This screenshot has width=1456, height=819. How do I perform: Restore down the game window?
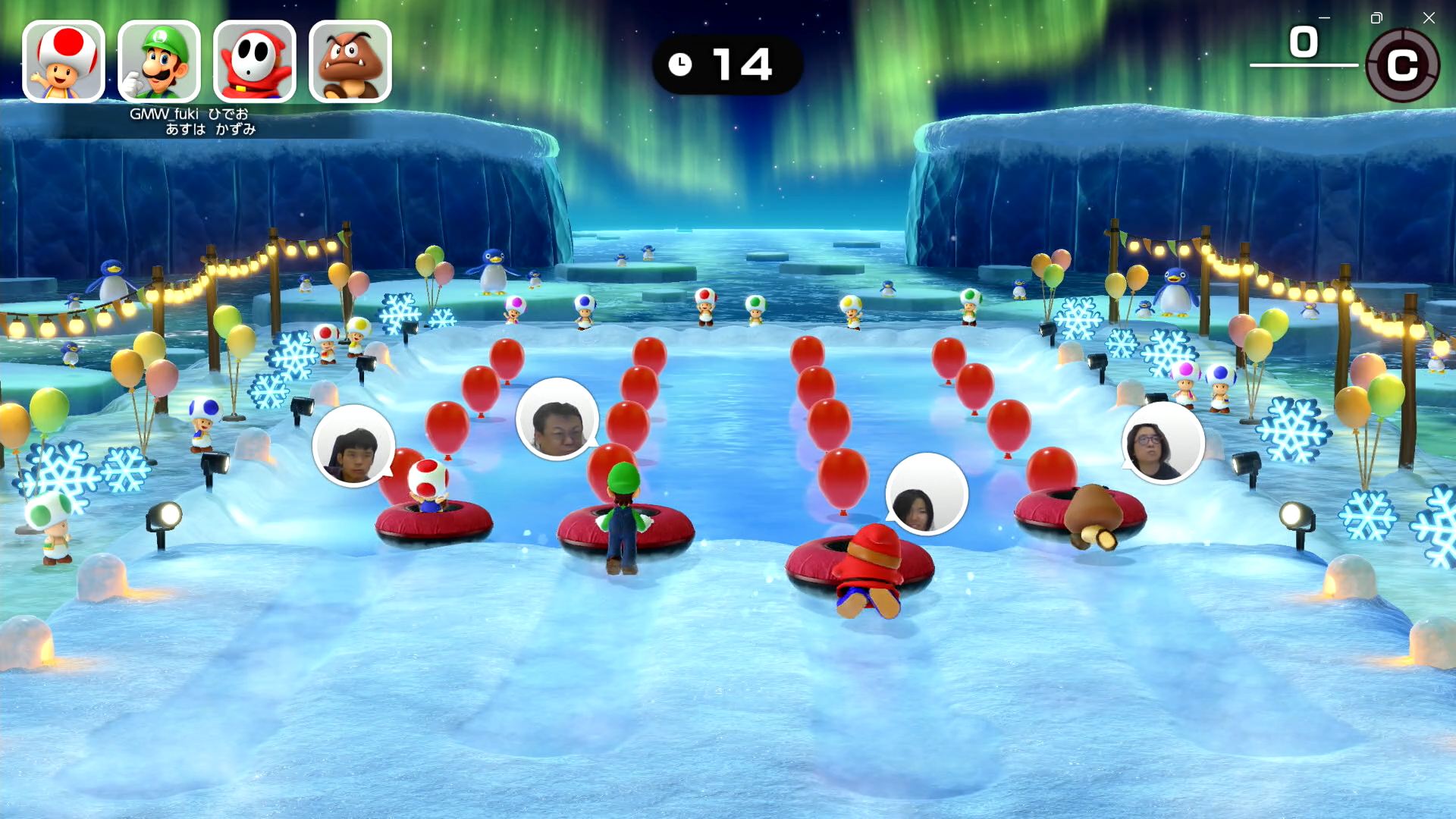[x=1376, y=17]
